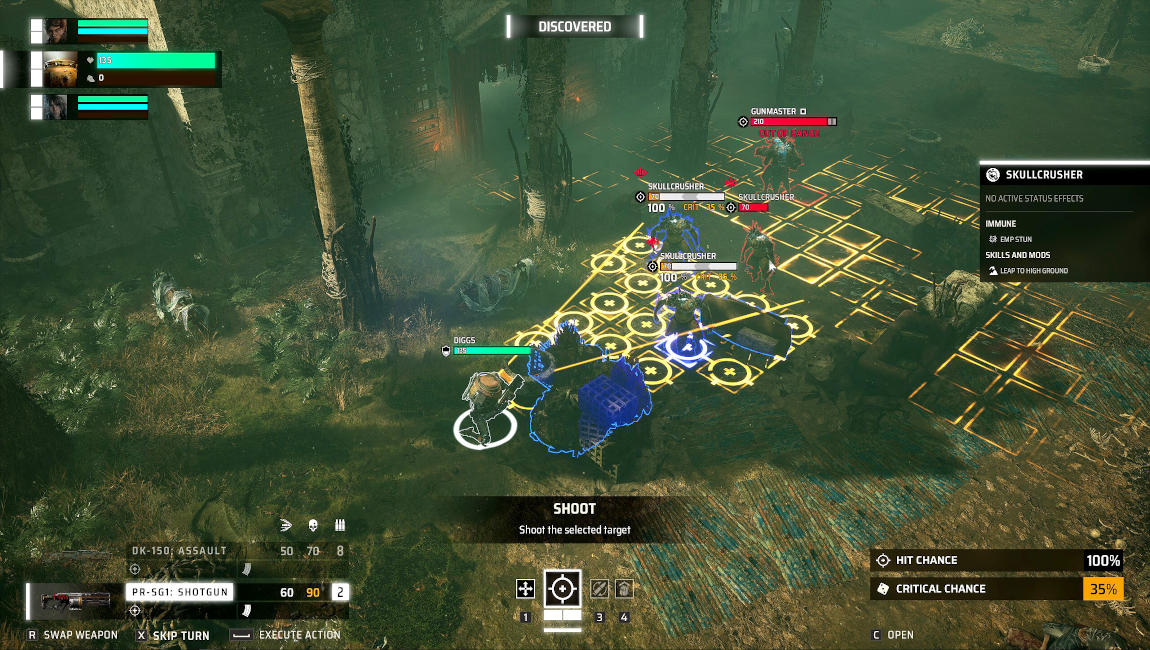Select the 100% hit Skullcrusher nameplate
Screen dimensions: 1150x650
coord(675,187)
